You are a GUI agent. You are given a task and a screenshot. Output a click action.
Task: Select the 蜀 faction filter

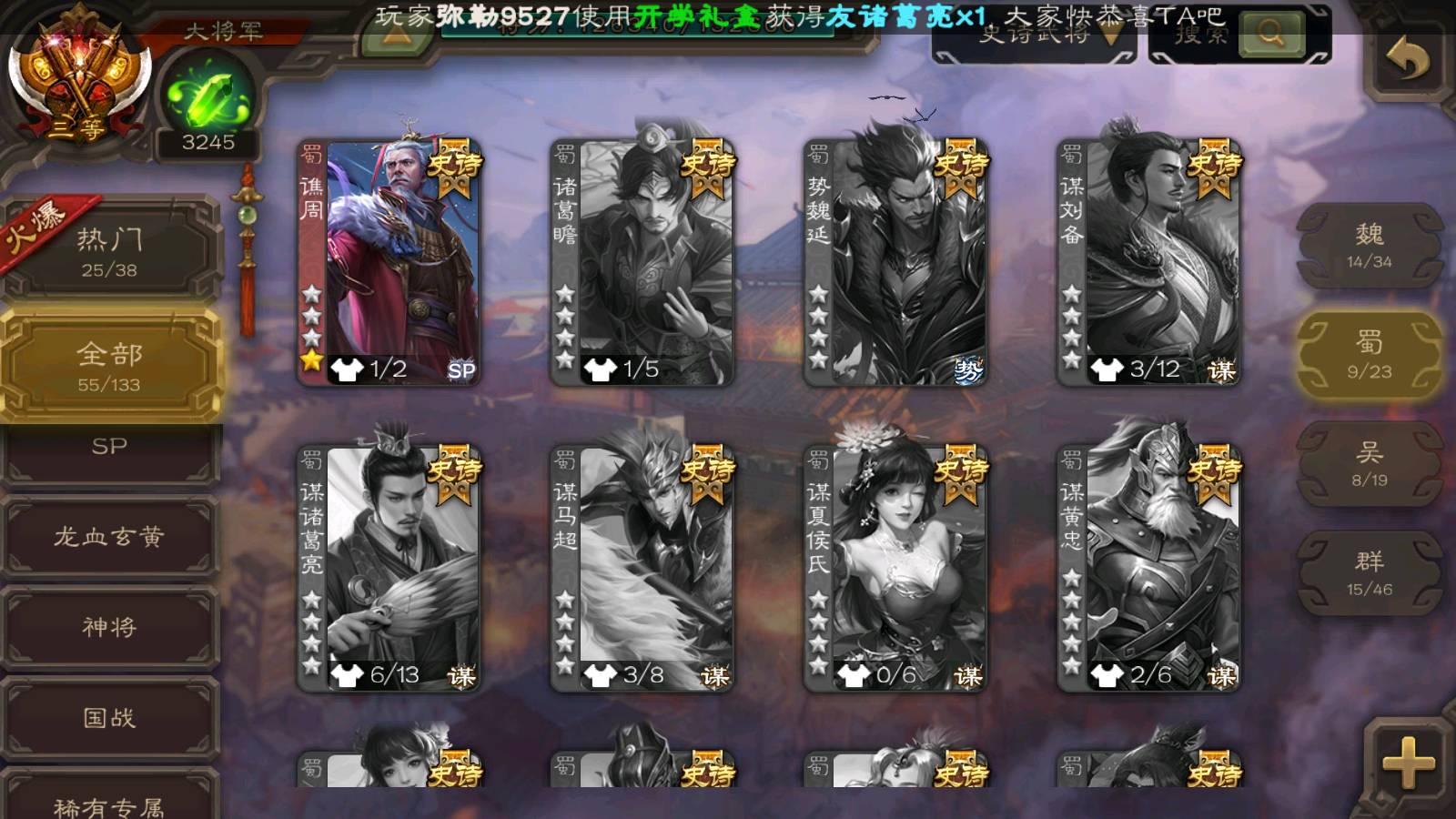[x=1369, y=355]
